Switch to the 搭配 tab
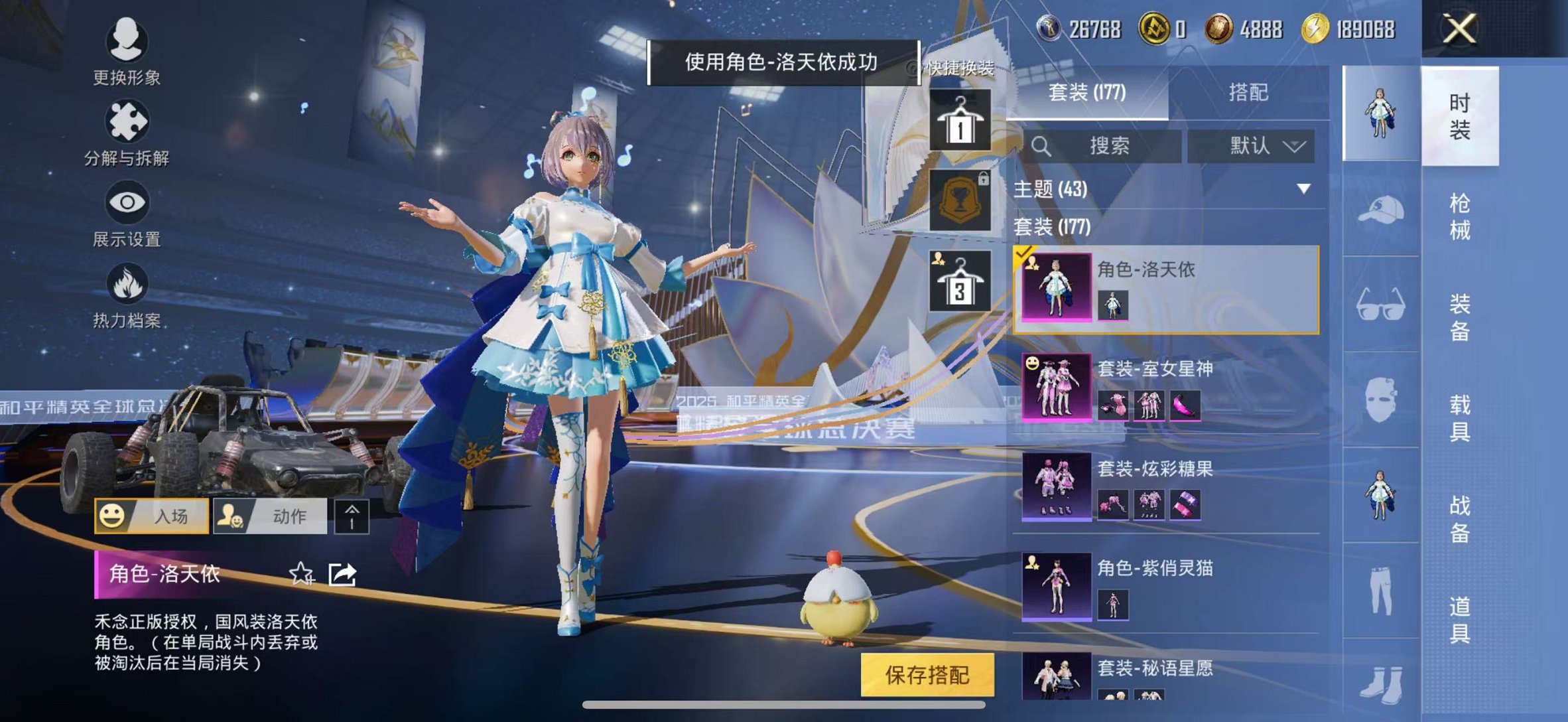Viewport: 1568px width, 722px height. pyautogui.click(x=1247, y=94)
